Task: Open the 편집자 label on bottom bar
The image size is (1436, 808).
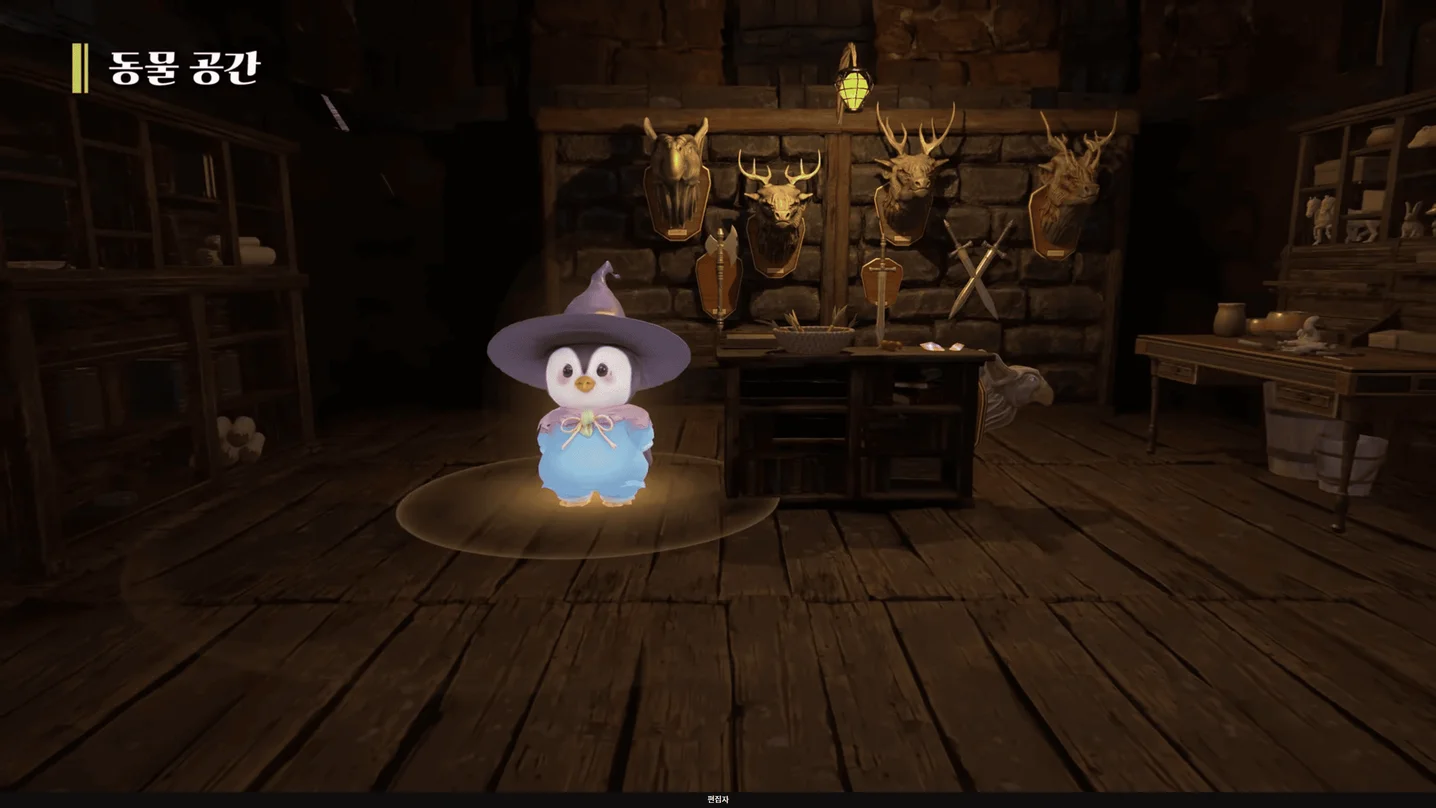Action: (718, 800)
